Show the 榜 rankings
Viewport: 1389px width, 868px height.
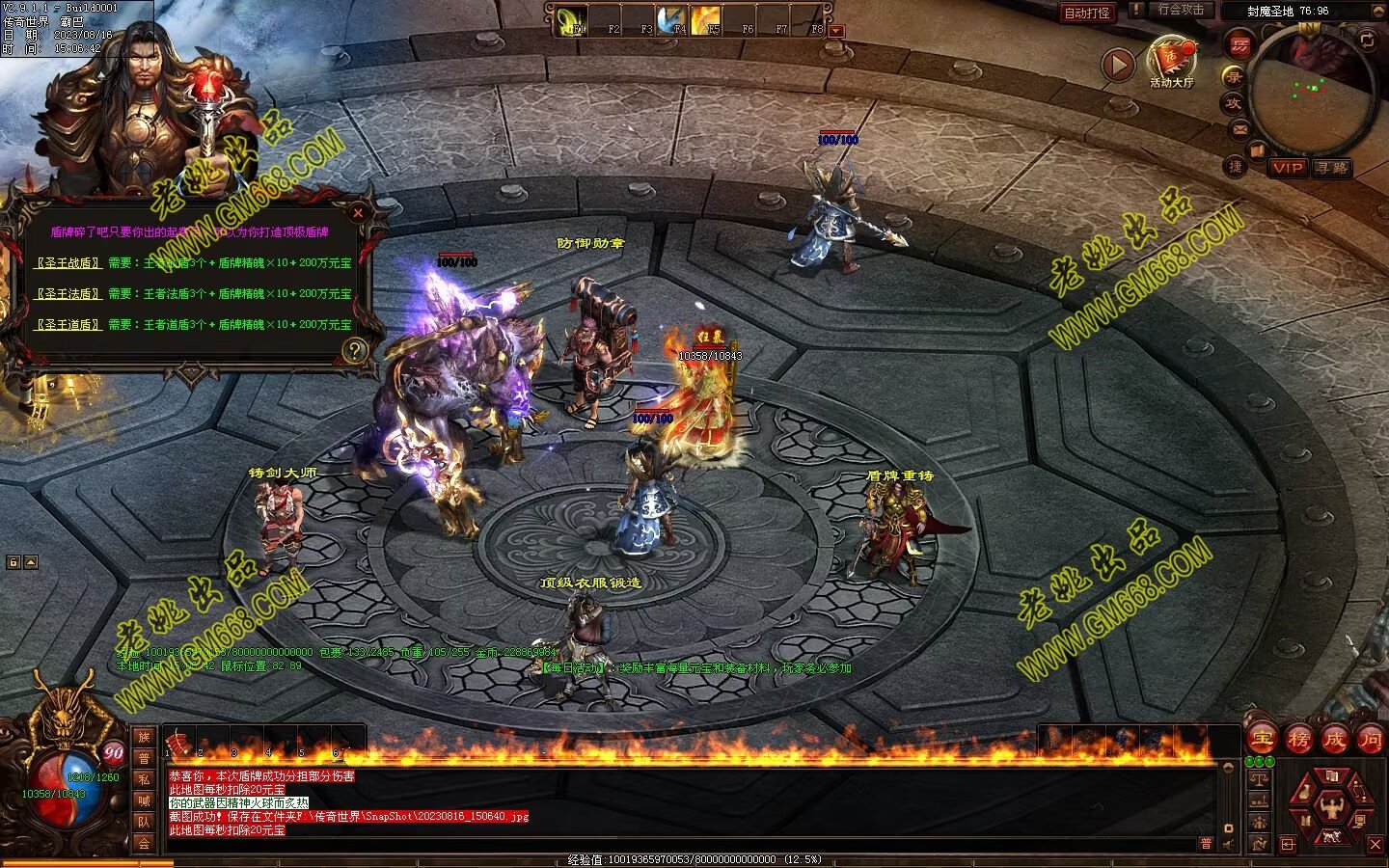[1298, 740]
